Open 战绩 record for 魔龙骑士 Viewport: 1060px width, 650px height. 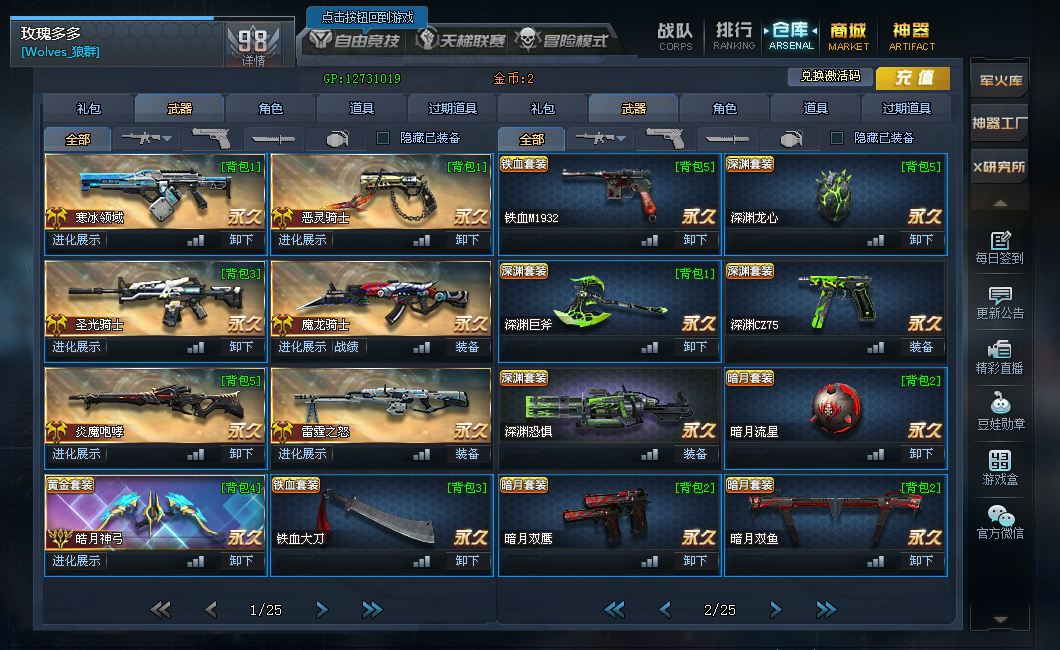346,347
